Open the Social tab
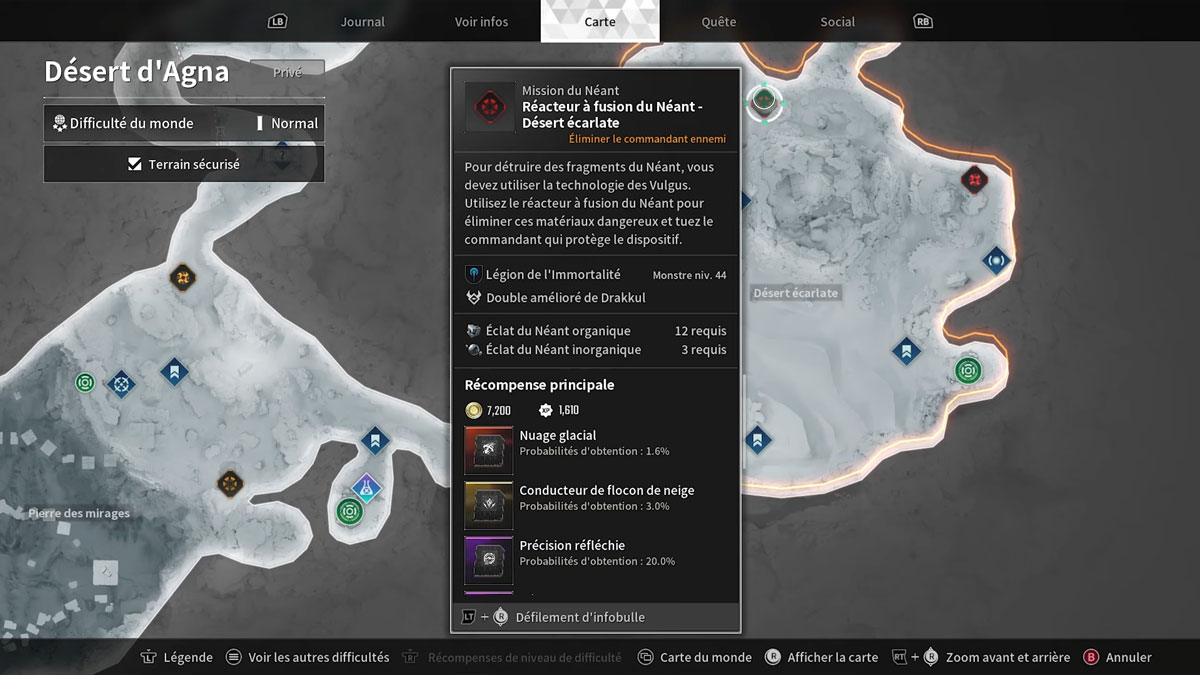1200x675 pixels. tap(837, 22)
